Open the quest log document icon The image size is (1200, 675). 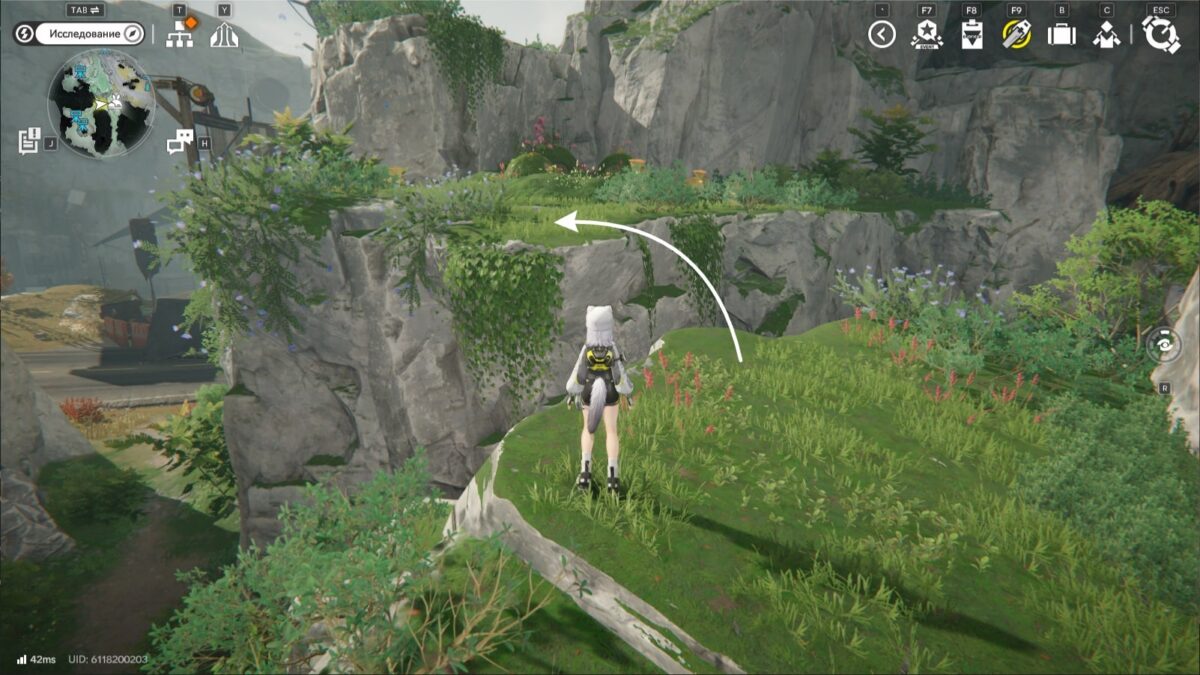pos(29,141)
